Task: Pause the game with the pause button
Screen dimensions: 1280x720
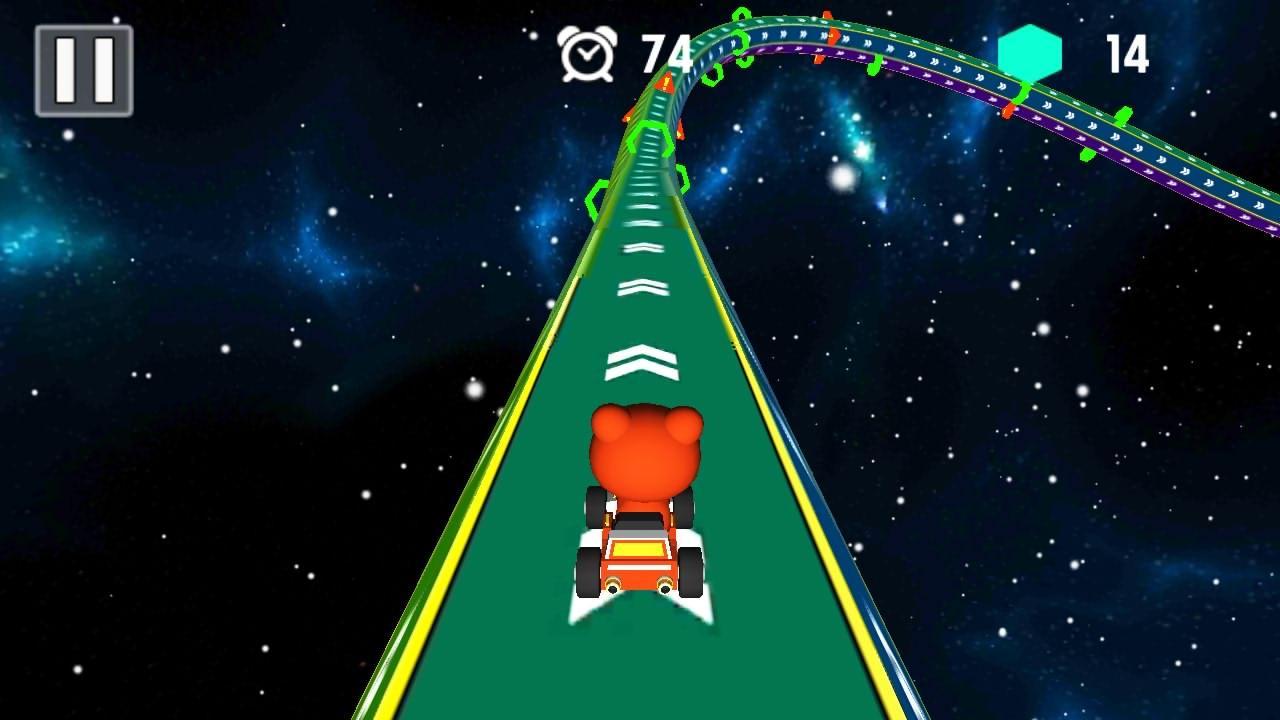Action: [83, 71]
